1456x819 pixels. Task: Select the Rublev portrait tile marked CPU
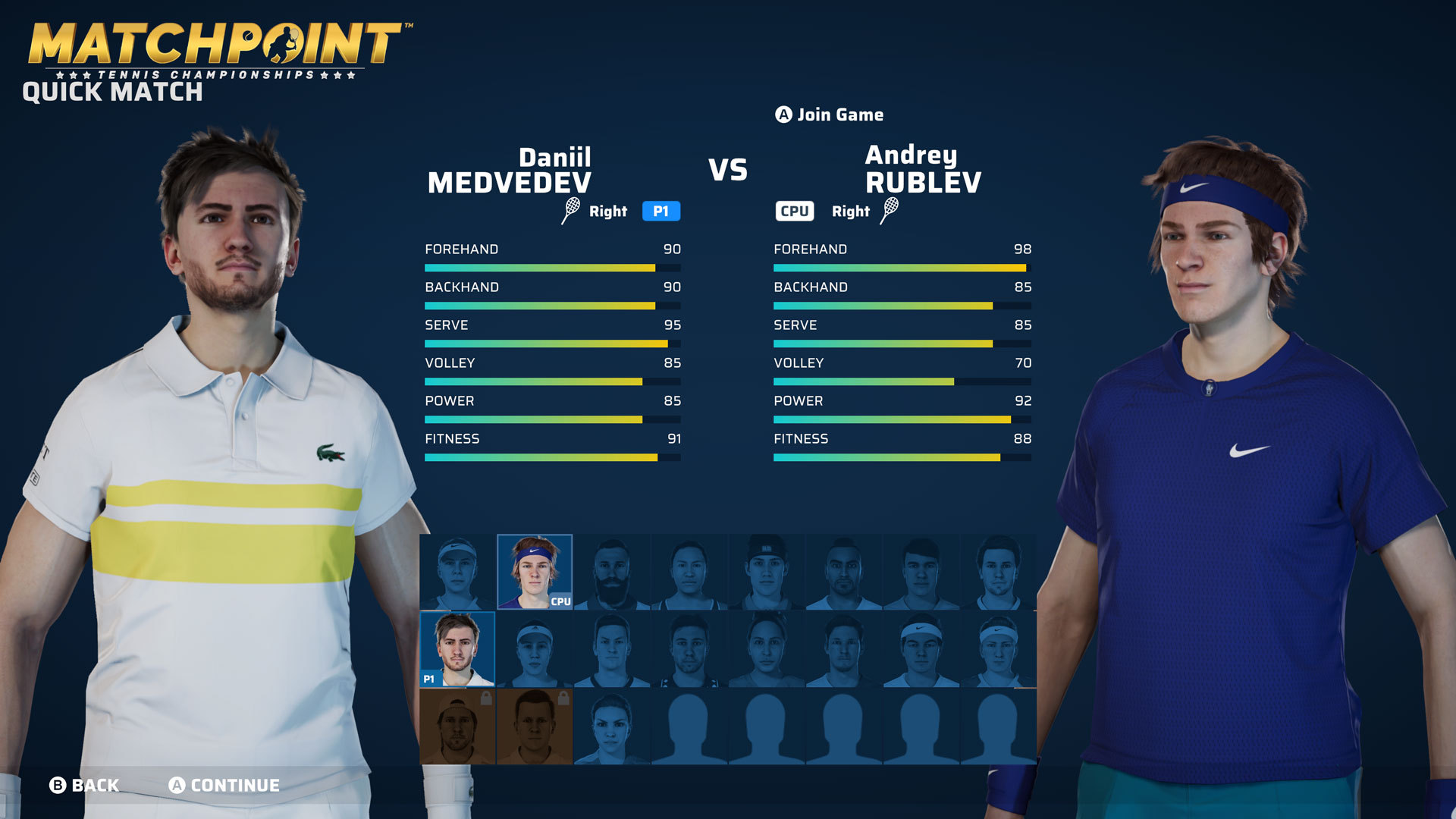coord(535,572)
